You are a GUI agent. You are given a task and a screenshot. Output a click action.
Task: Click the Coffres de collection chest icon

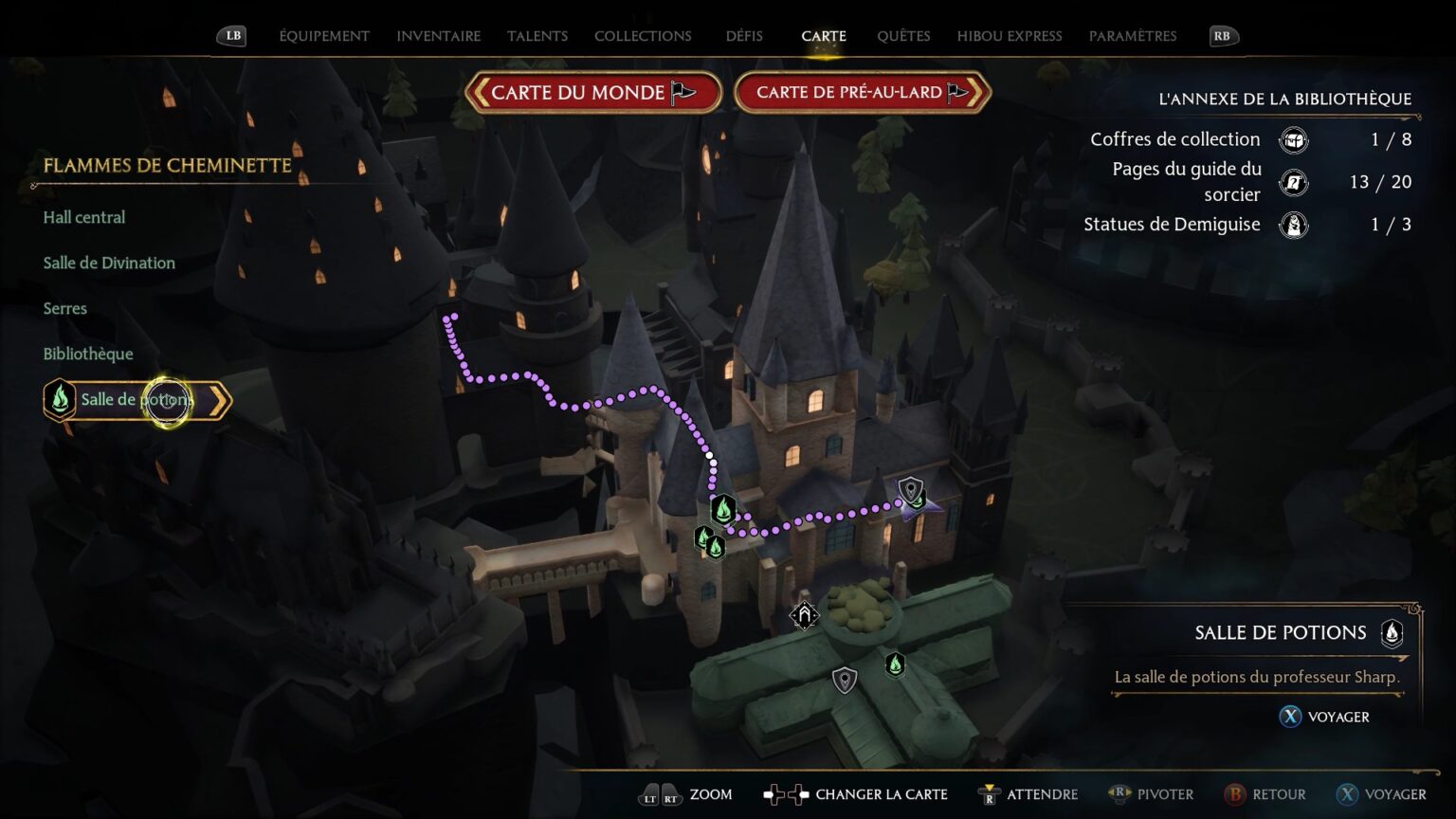coord(1295,139)
